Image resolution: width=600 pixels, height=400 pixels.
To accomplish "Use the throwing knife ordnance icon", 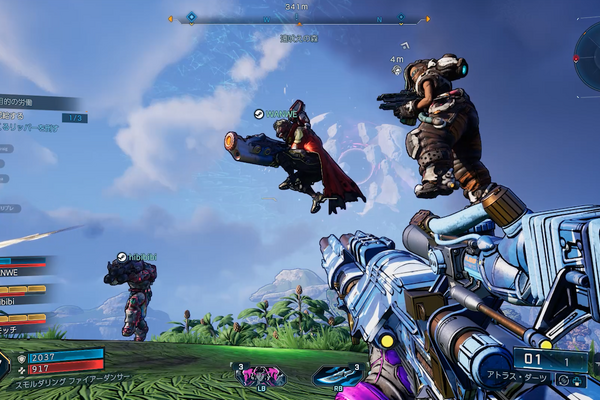I will (x=337, y=376).
